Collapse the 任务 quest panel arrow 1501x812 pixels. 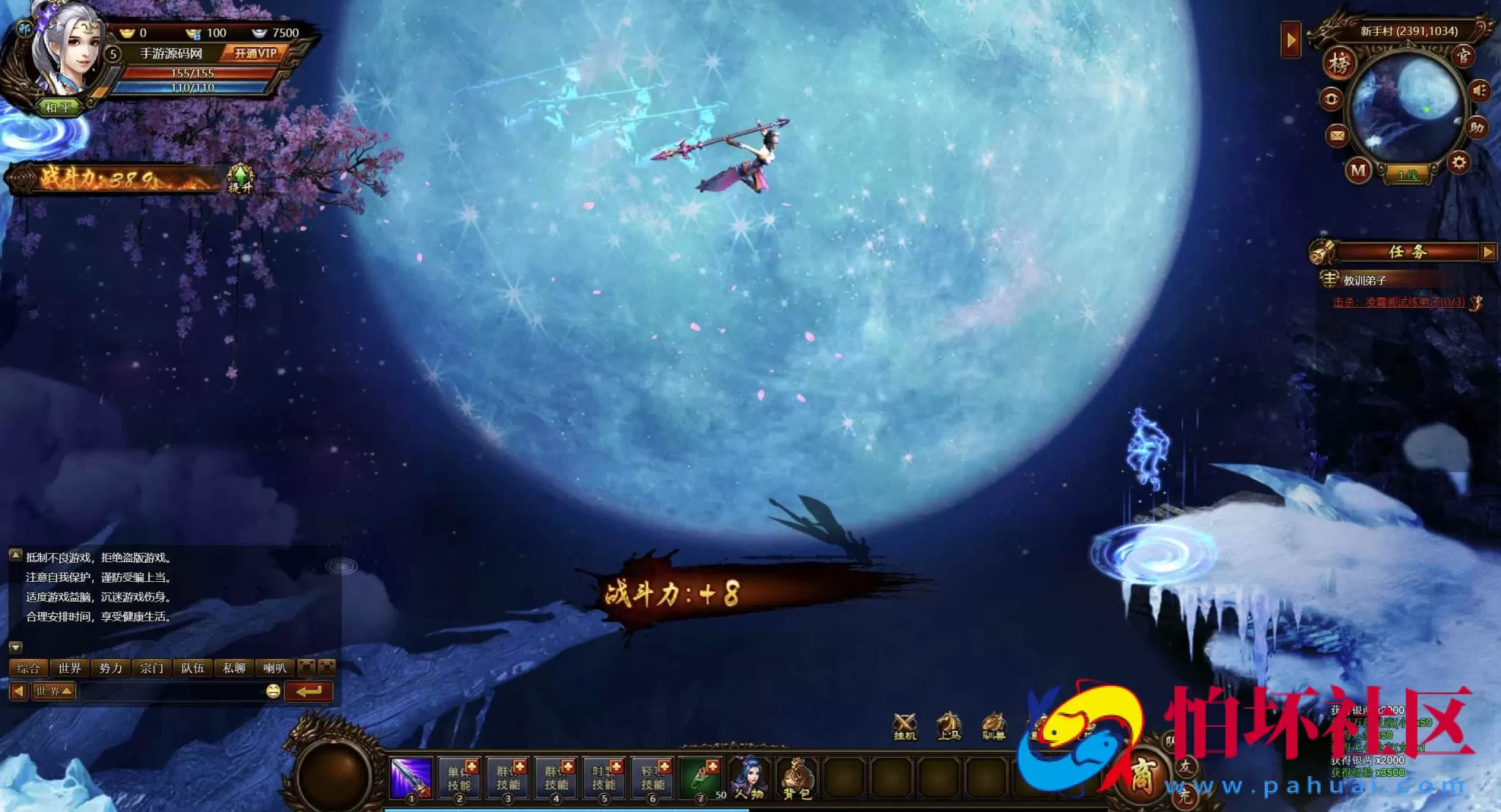point(1487,252)
